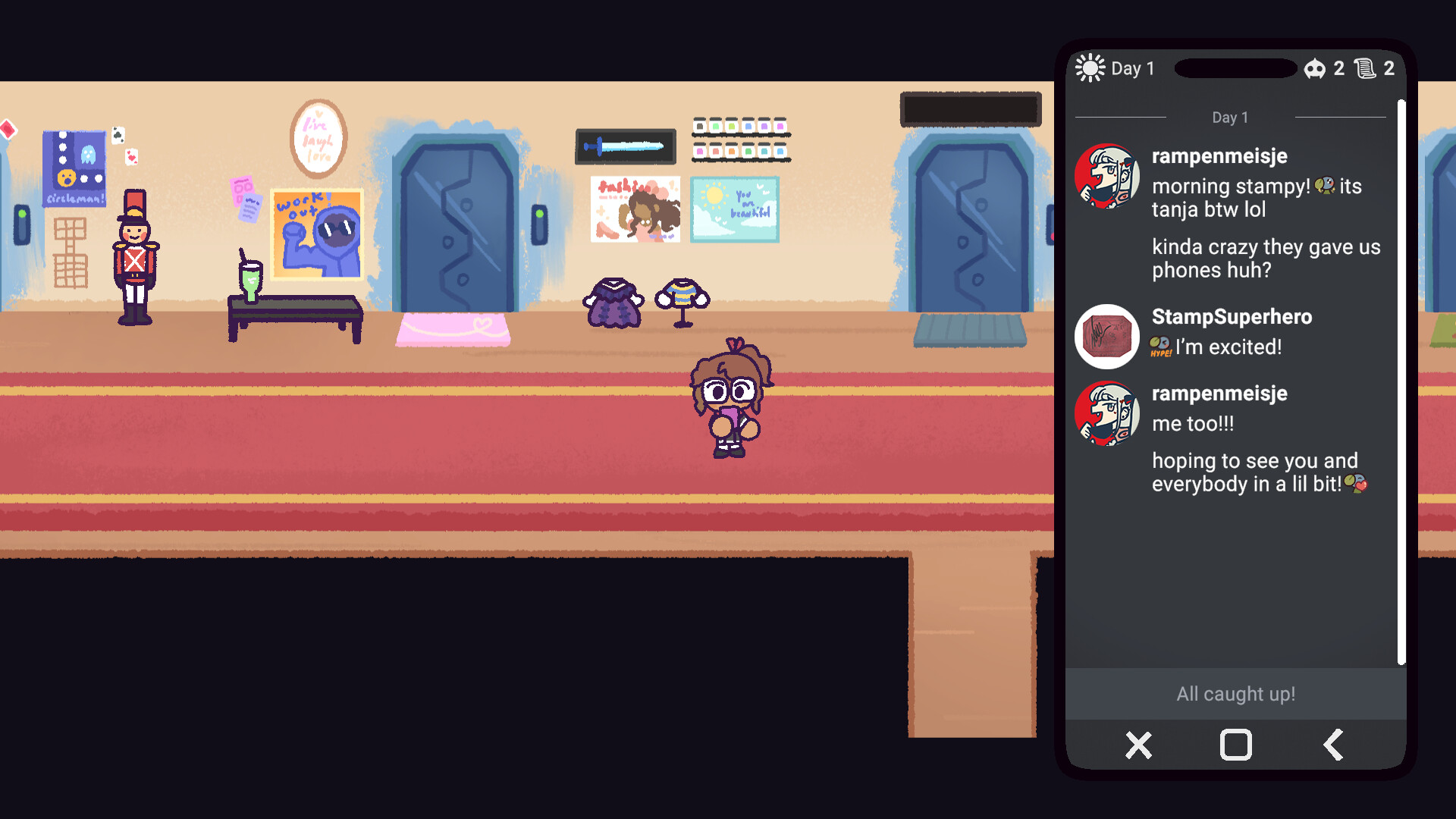Pick the purple dress on display

tap(613, 302)
